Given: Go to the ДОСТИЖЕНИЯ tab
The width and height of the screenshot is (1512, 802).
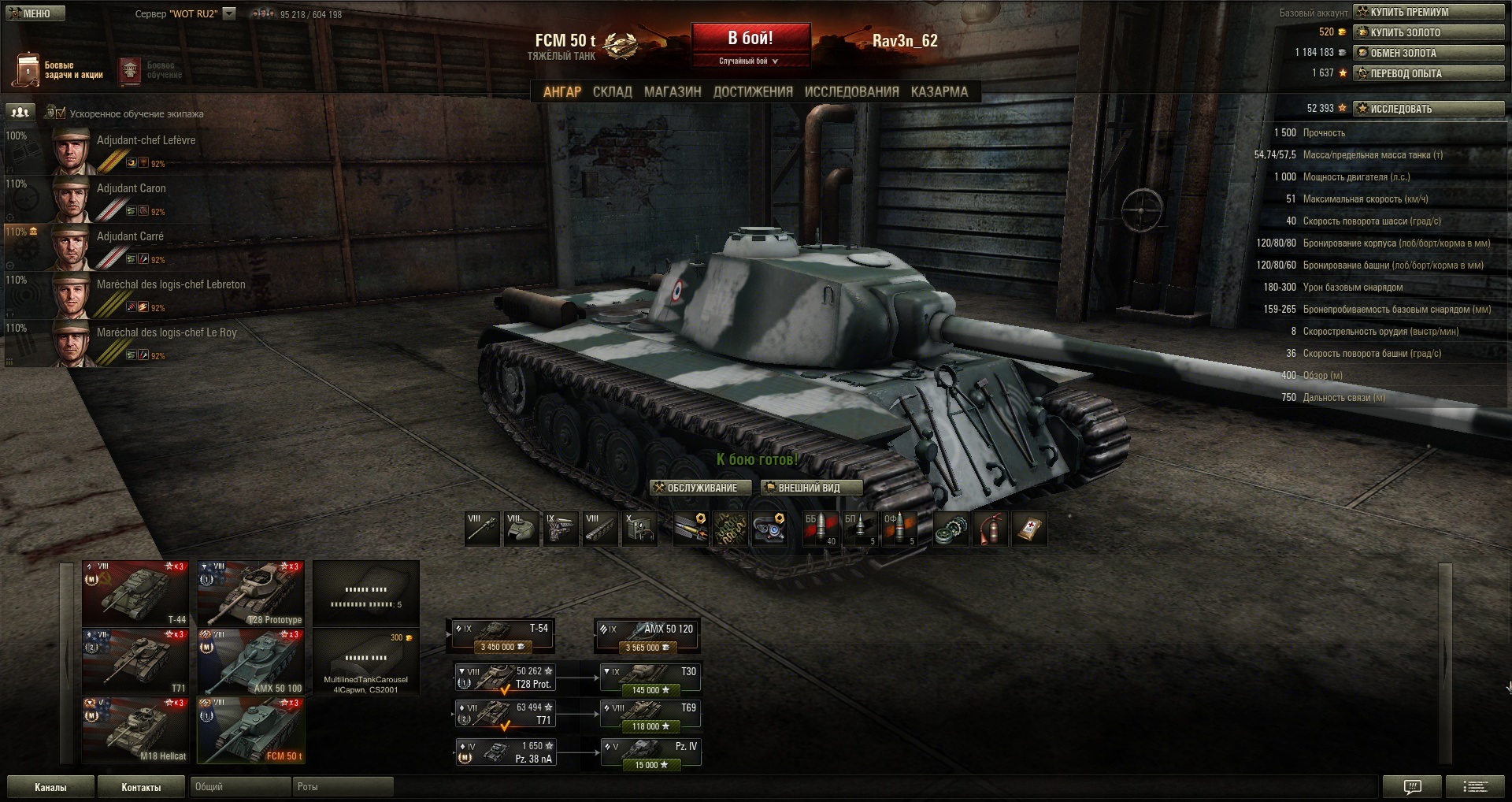Looking at the screenshot, I should [753, 92].
